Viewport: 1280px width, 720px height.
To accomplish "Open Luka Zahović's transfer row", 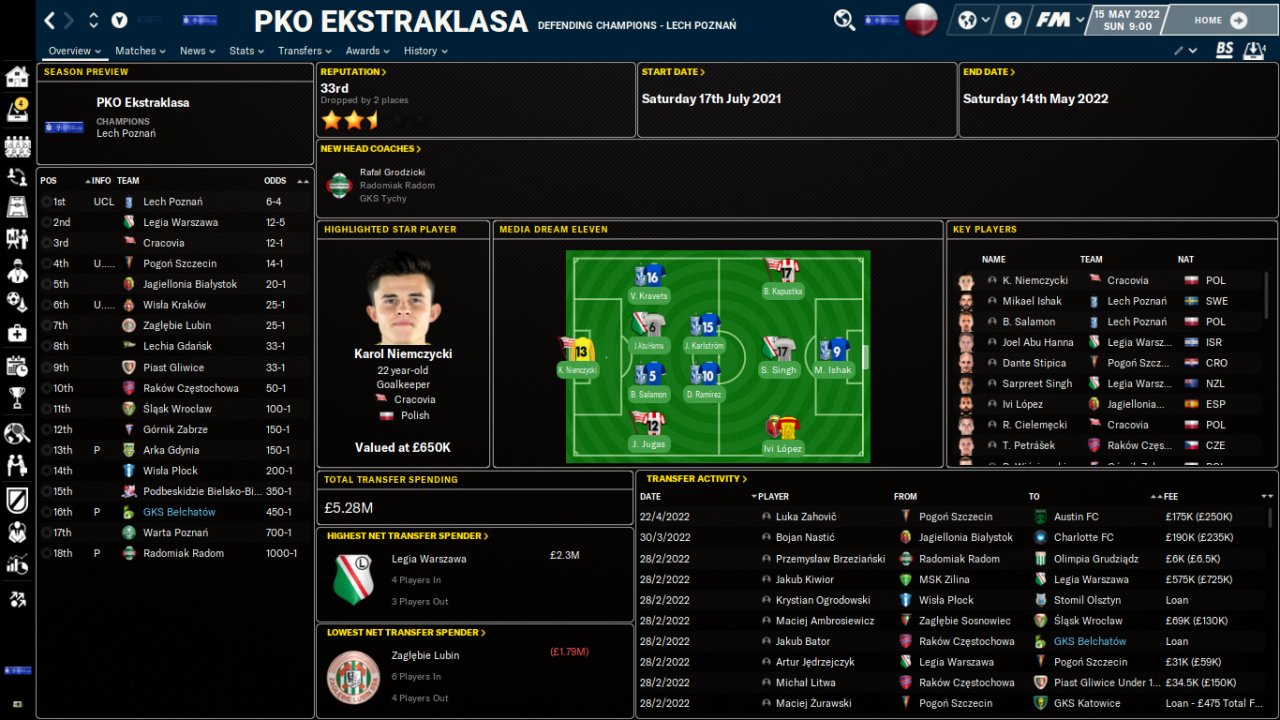I will [805, 517].
